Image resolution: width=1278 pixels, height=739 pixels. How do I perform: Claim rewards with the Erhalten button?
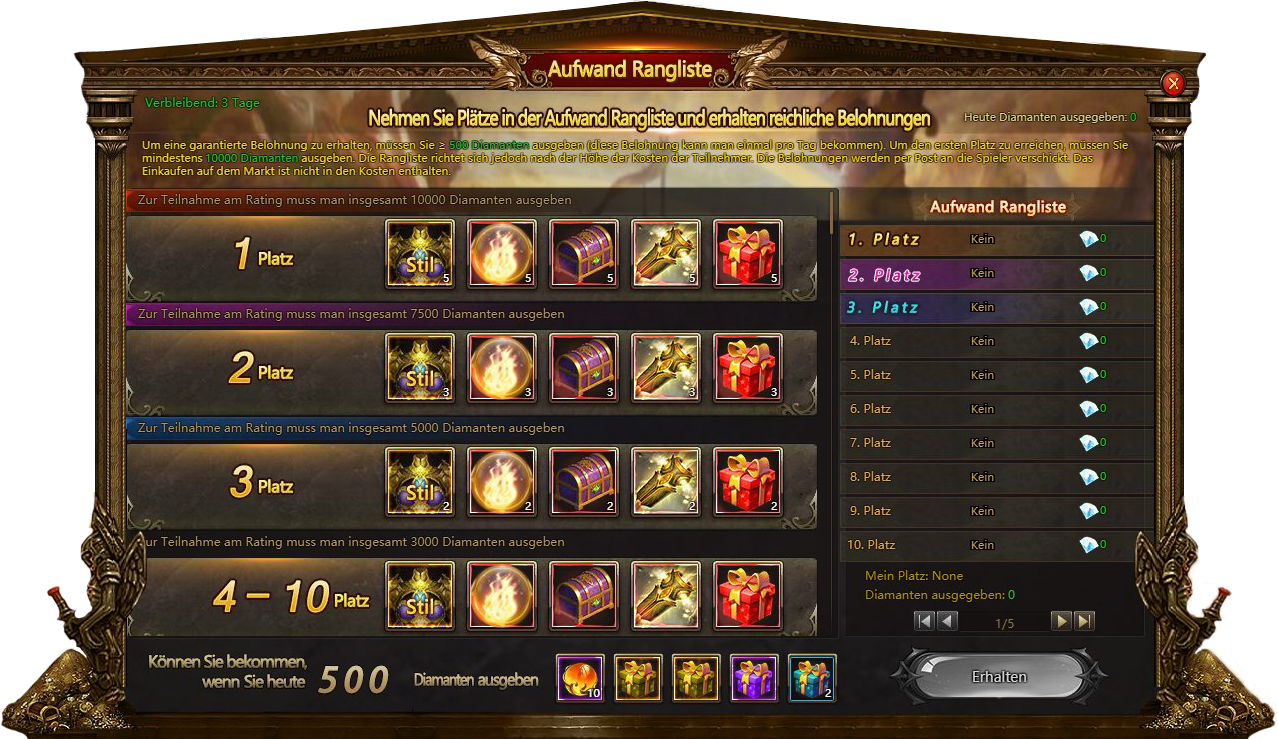999,677
